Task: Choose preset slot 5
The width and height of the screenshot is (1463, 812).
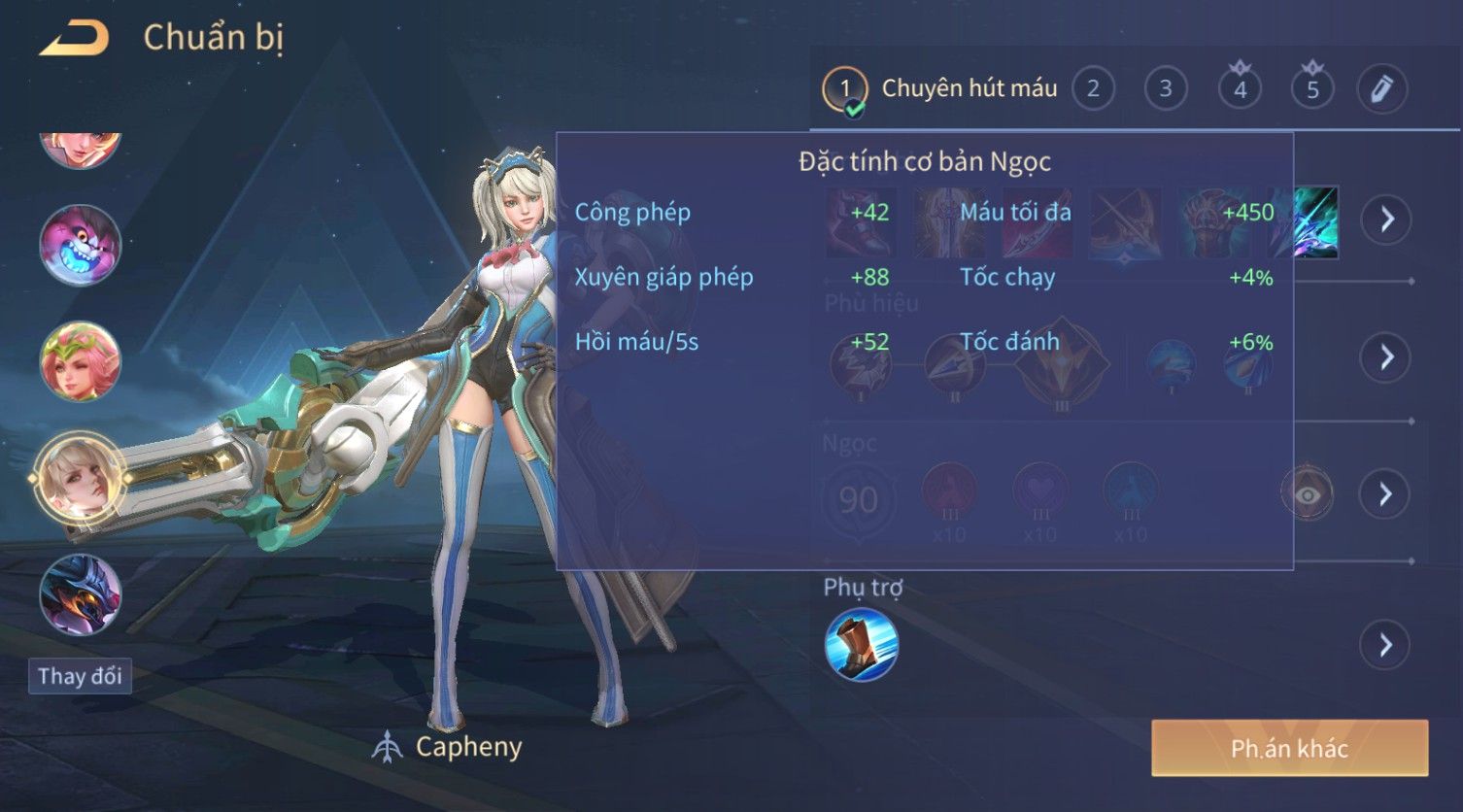Action: [1312, 89]
